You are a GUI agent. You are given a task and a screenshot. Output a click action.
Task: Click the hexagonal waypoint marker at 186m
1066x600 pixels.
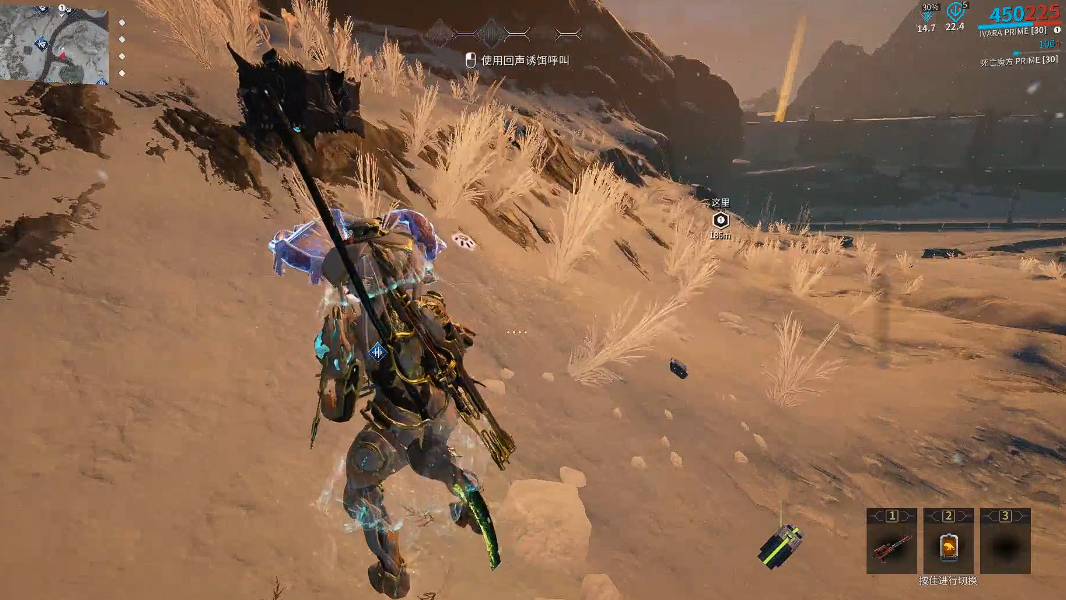[x=720, y=220]
